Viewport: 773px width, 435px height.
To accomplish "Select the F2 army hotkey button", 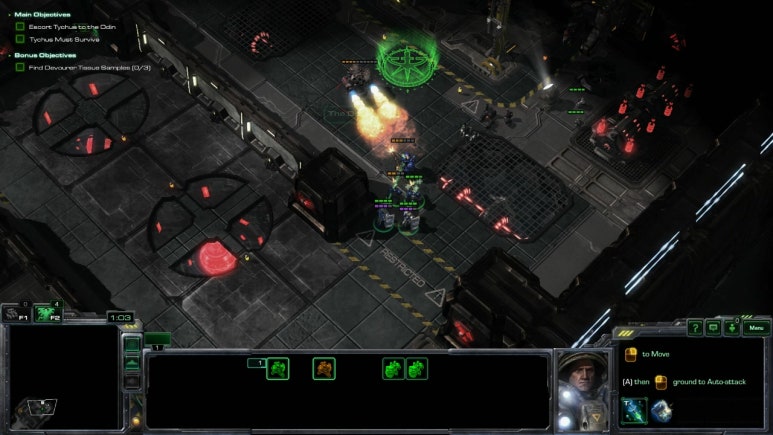I will pyautogui.click(x=46, y=313).
